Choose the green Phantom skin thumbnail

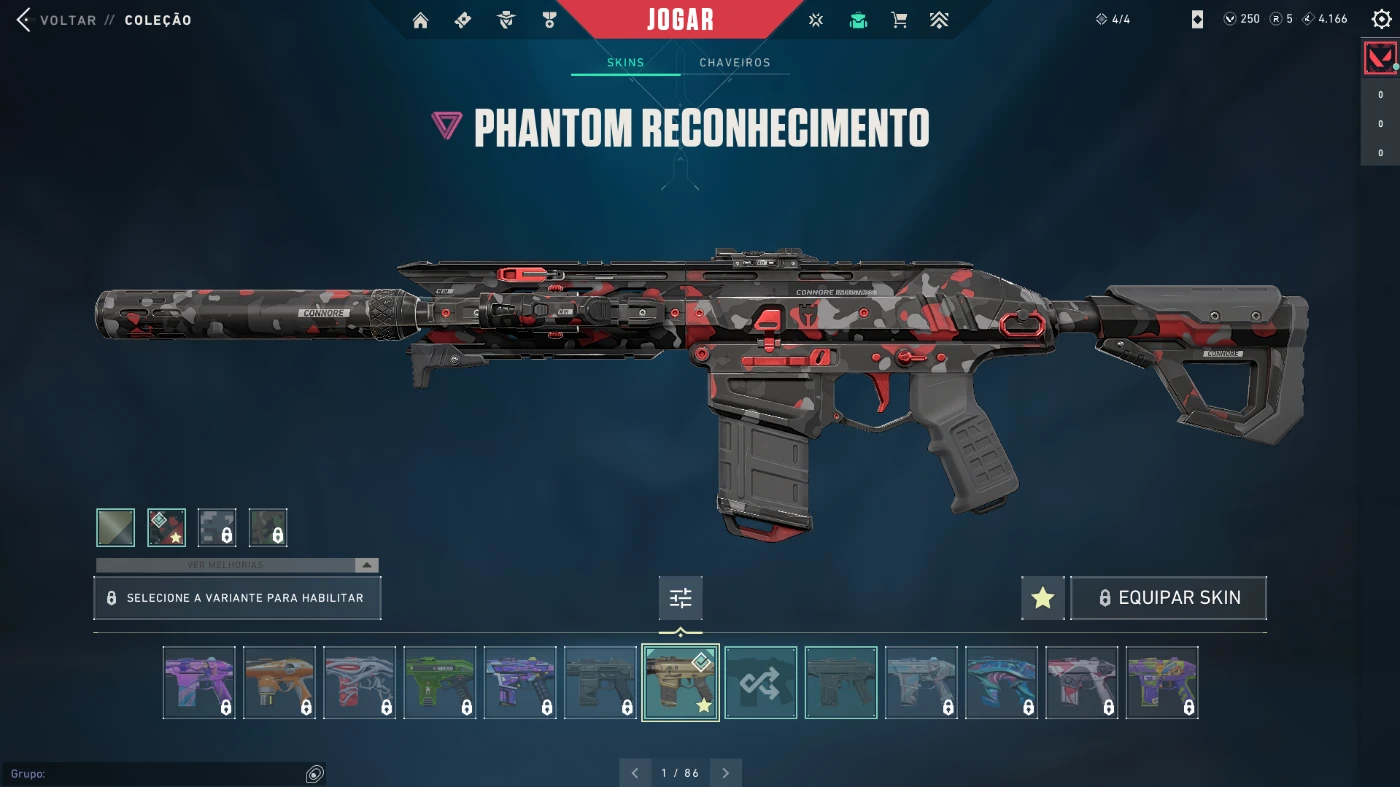(440, 683)
